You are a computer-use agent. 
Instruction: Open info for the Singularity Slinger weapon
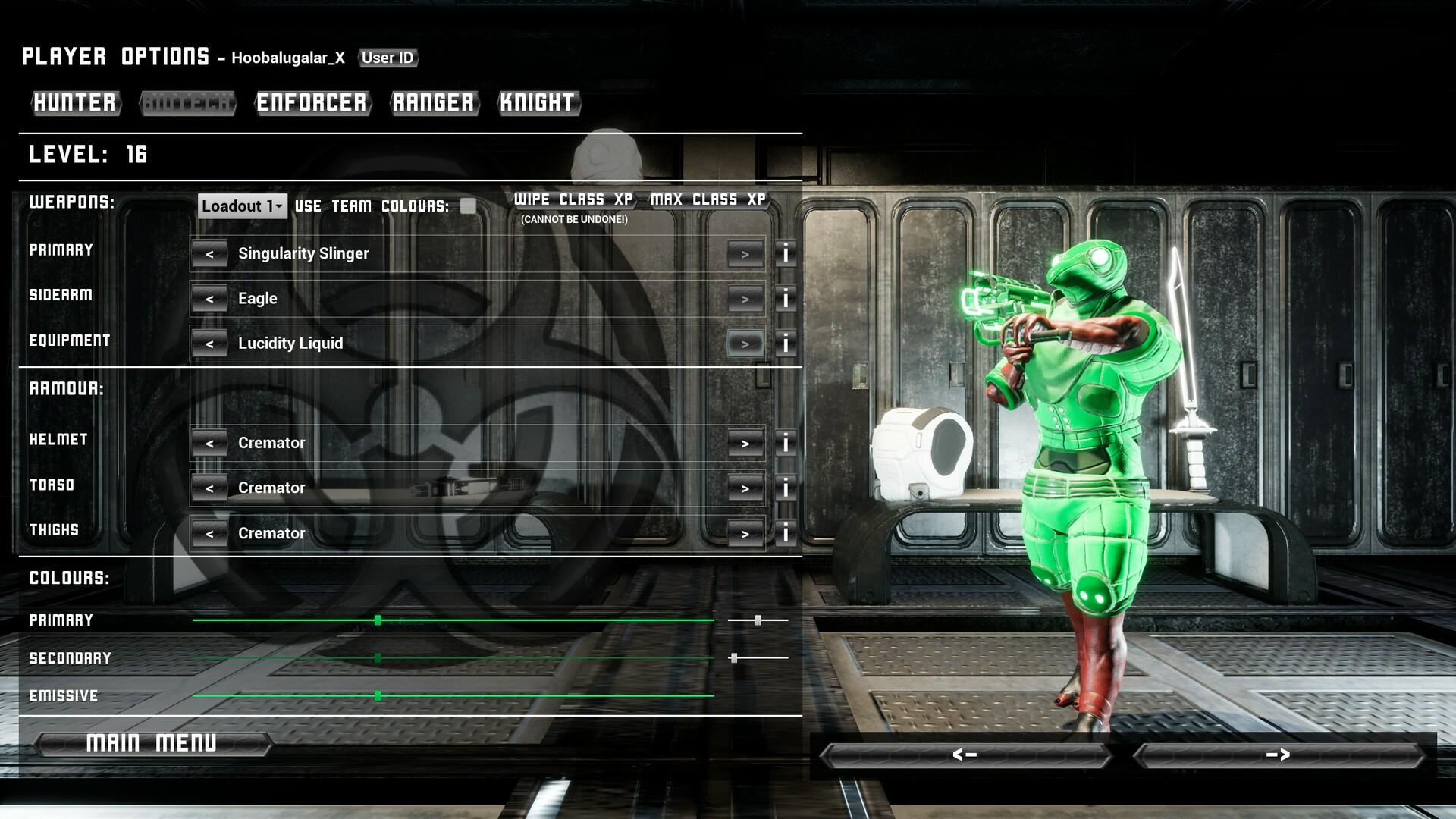pos(785,253)
